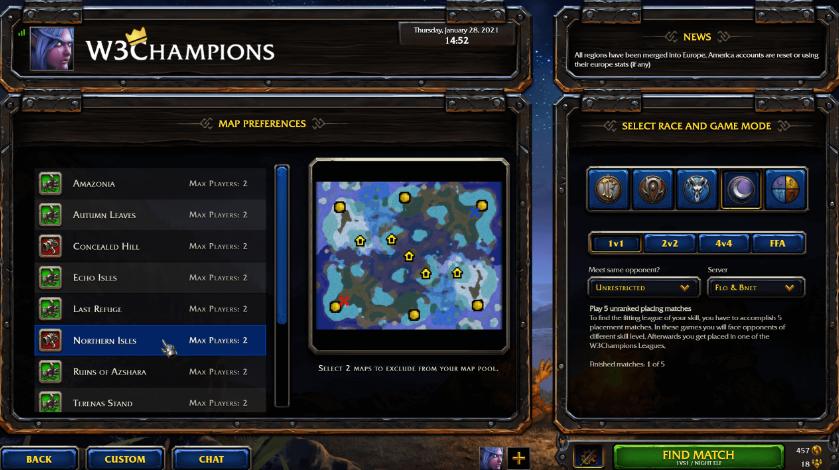Image resolution: width=839 pixels, height=470 pixels.
Task: Select the Concealed Hill map row
Action: tap(150, 246)
